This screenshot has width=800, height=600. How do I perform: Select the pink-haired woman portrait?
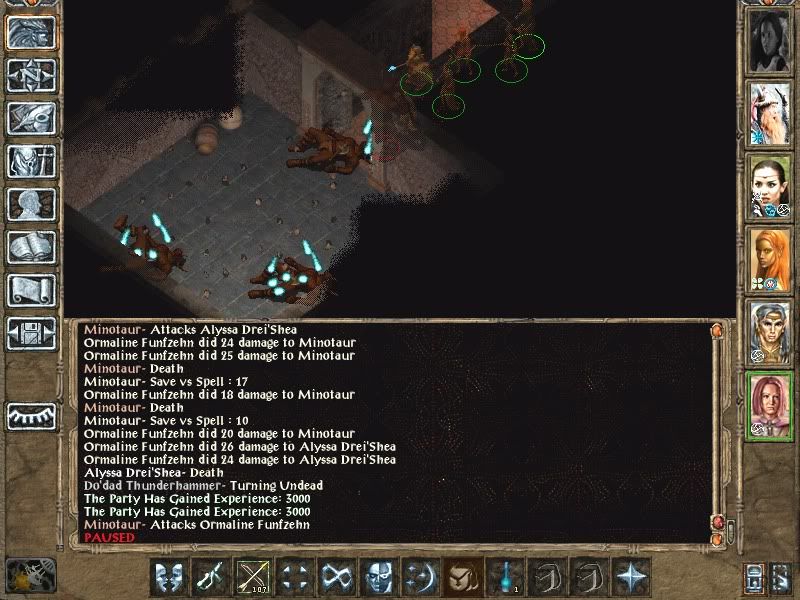click(x=770, y=404)
